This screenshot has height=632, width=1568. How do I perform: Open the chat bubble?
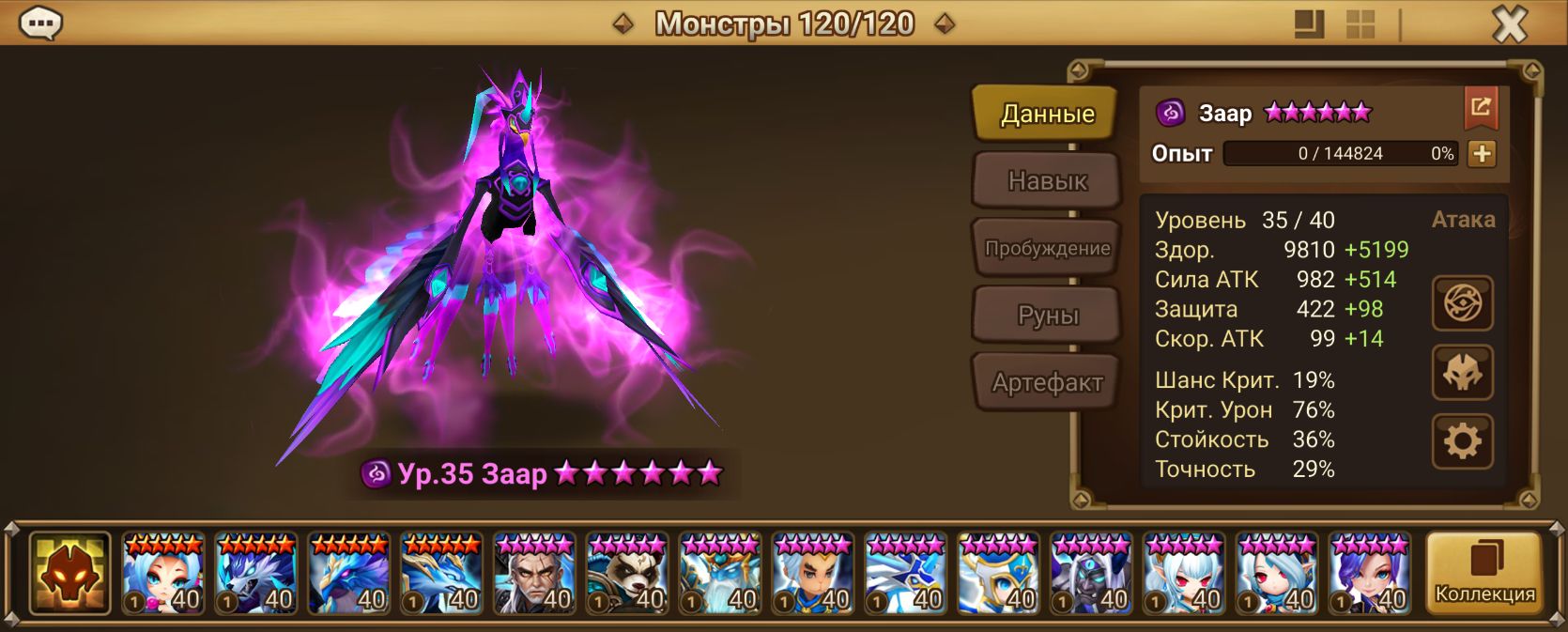(x=40, y=23)
